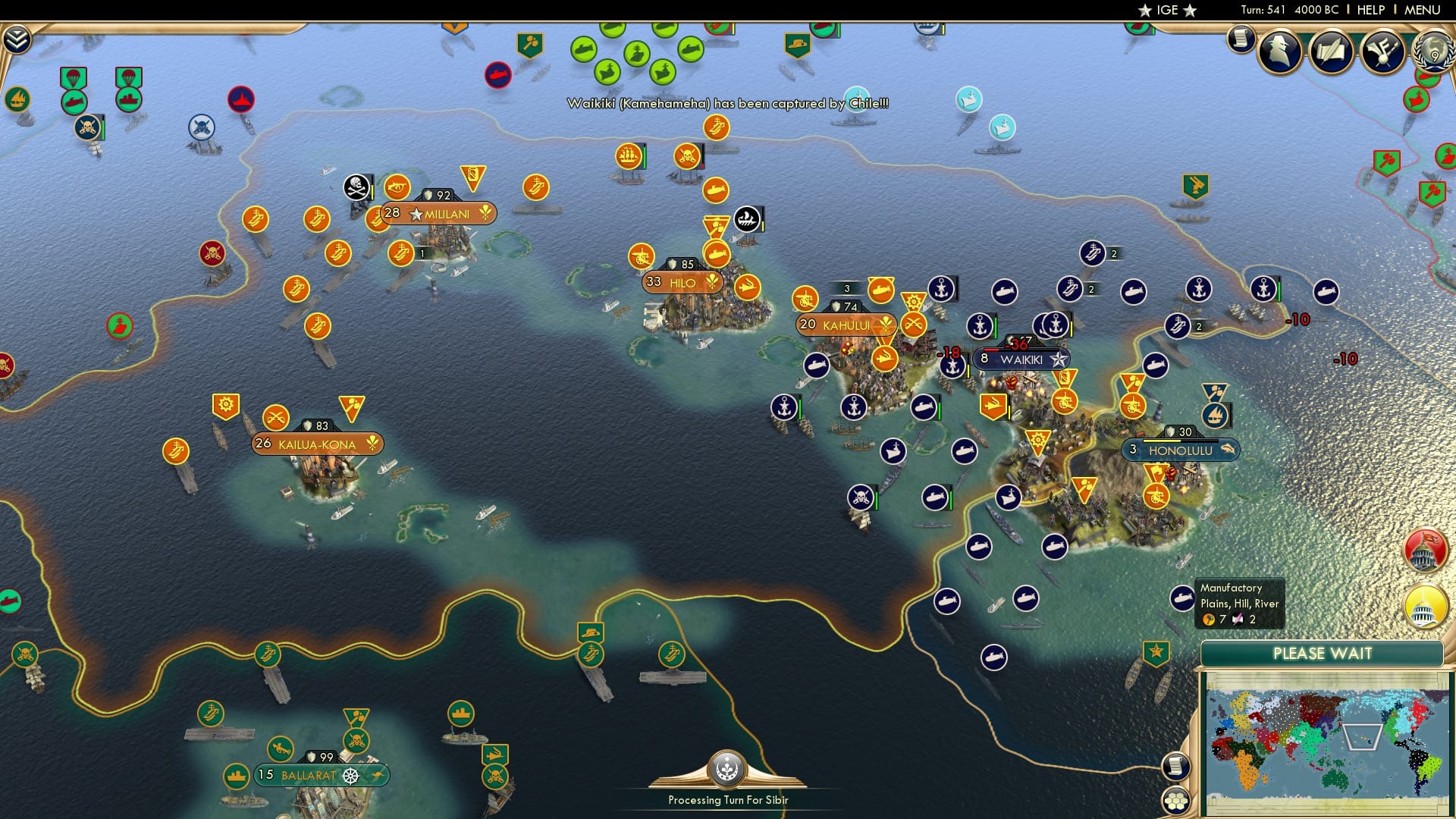Open the notification log scroll icon top right
This screenshot has height=819, width=1456.
(x=1241, y=36)
